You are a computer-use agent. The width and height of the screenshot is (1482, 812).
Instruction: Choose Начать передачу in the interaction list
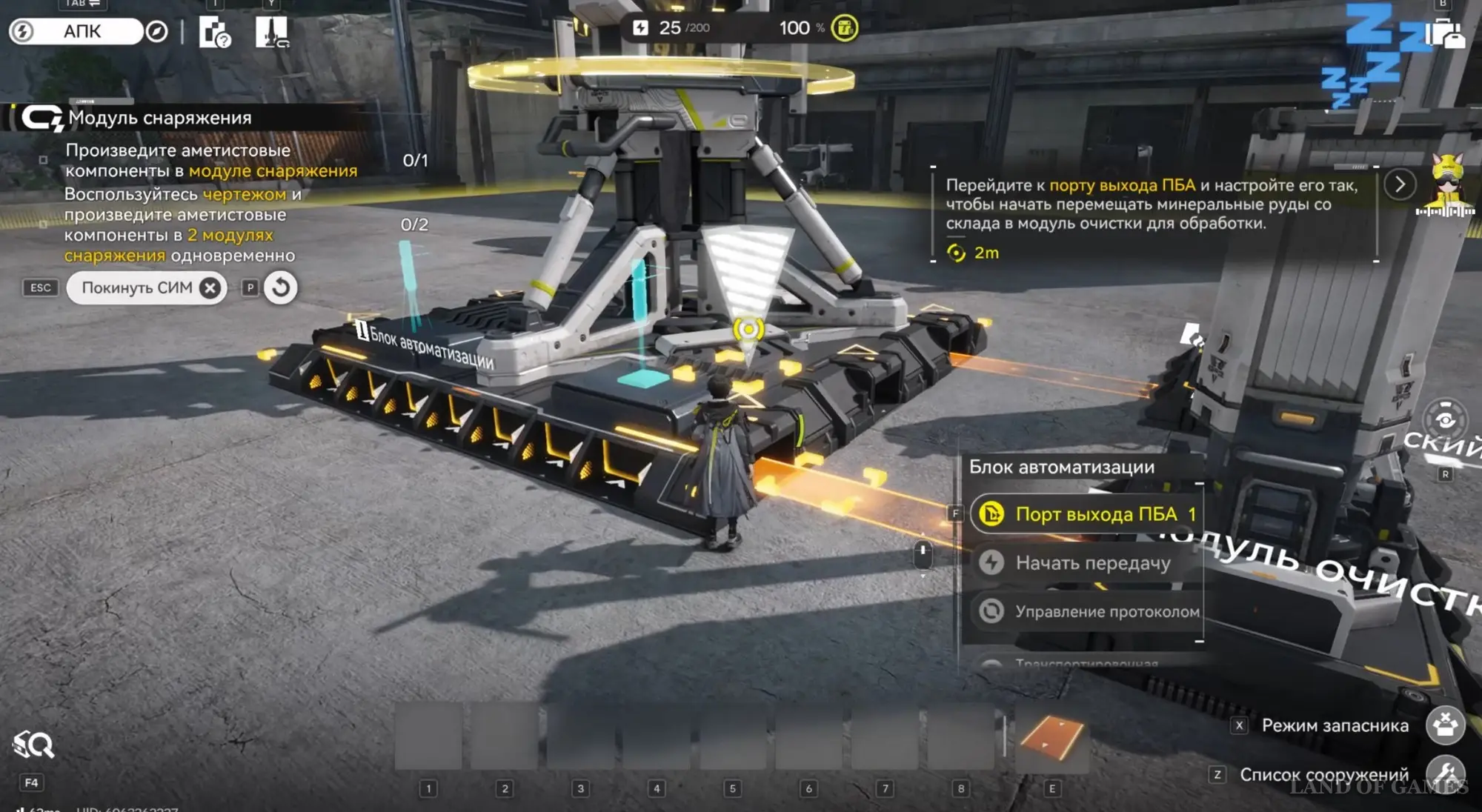coord(1086,563)
